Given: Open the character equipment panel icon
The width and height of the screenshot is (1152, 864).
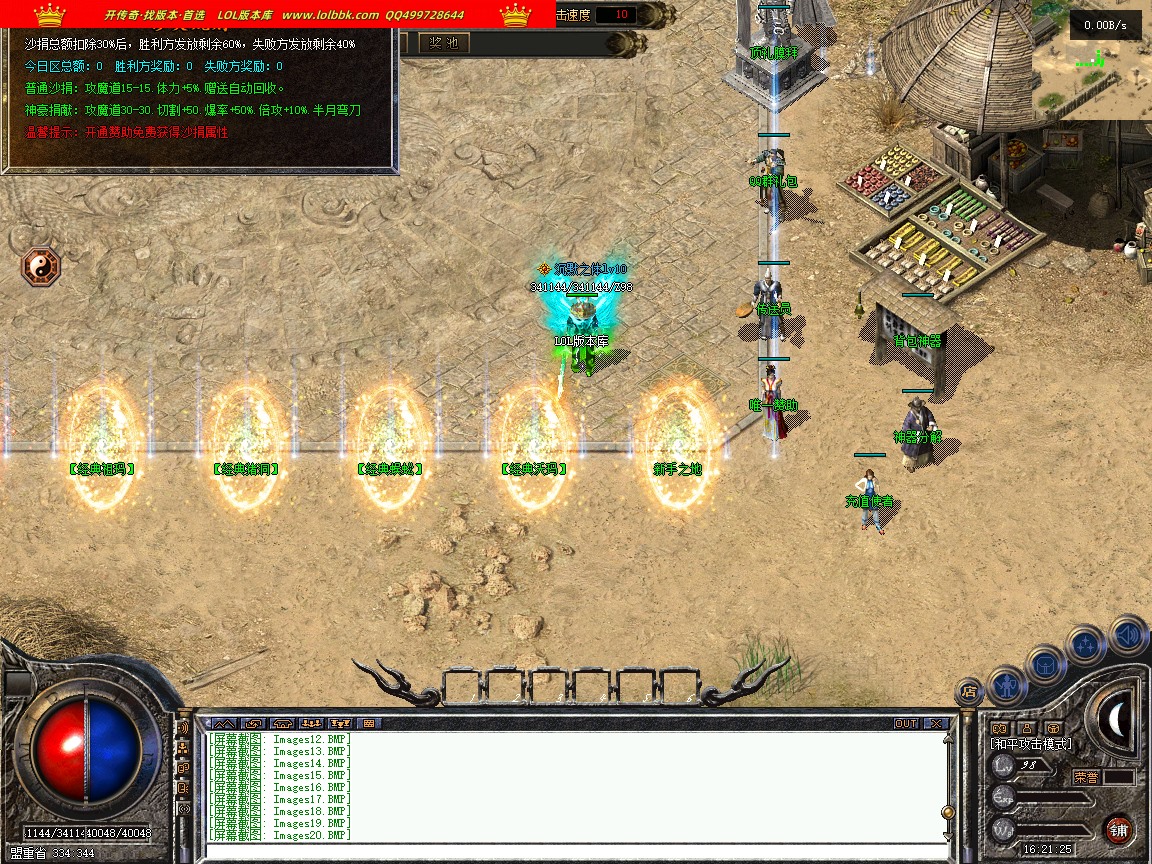Looking at the screenshot, I should coord(1006,684).
